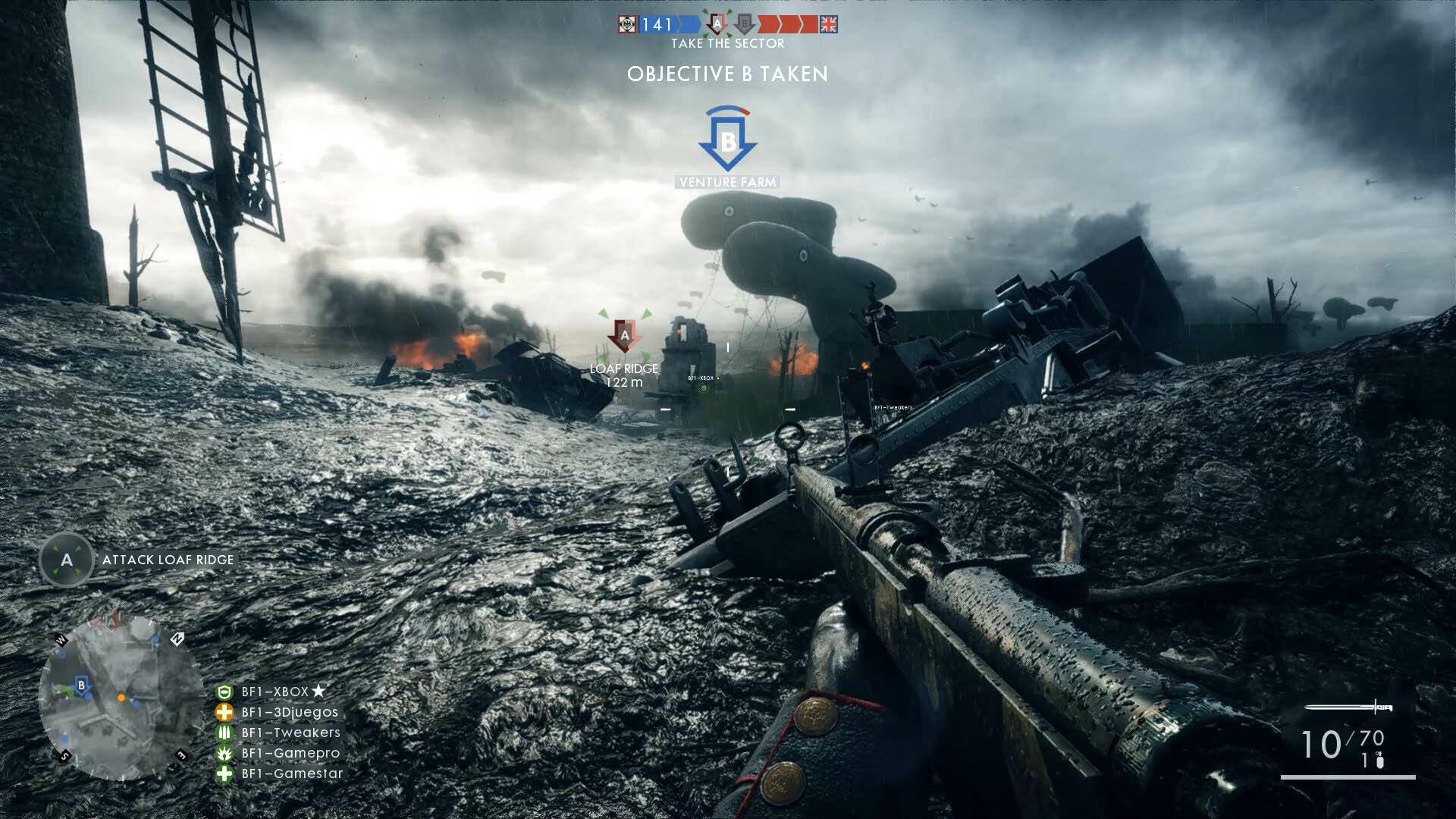
Task: Click the attacking team emblem icon
Action: [x=626, y=25]
